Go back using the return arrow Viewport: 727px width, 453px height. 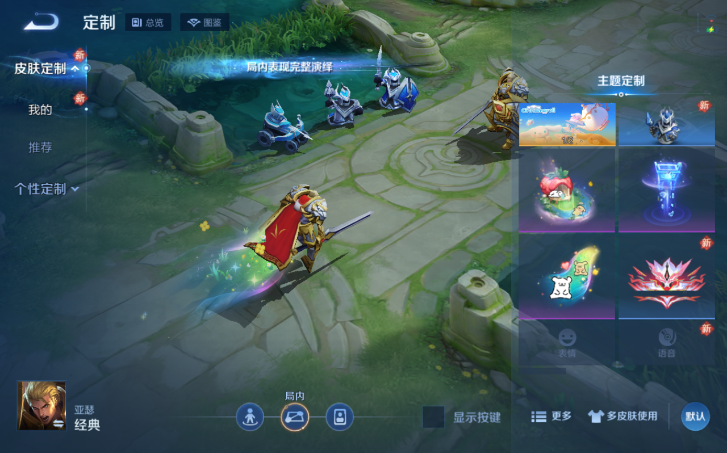41,21
